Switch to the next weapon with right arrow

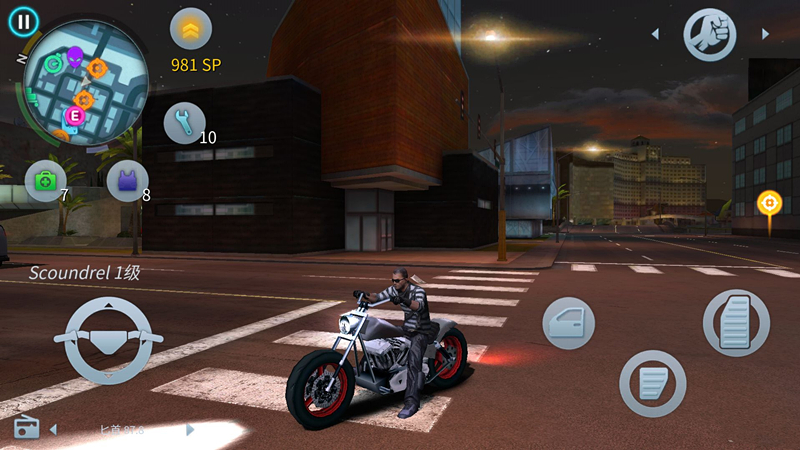[x=765, y=34]
